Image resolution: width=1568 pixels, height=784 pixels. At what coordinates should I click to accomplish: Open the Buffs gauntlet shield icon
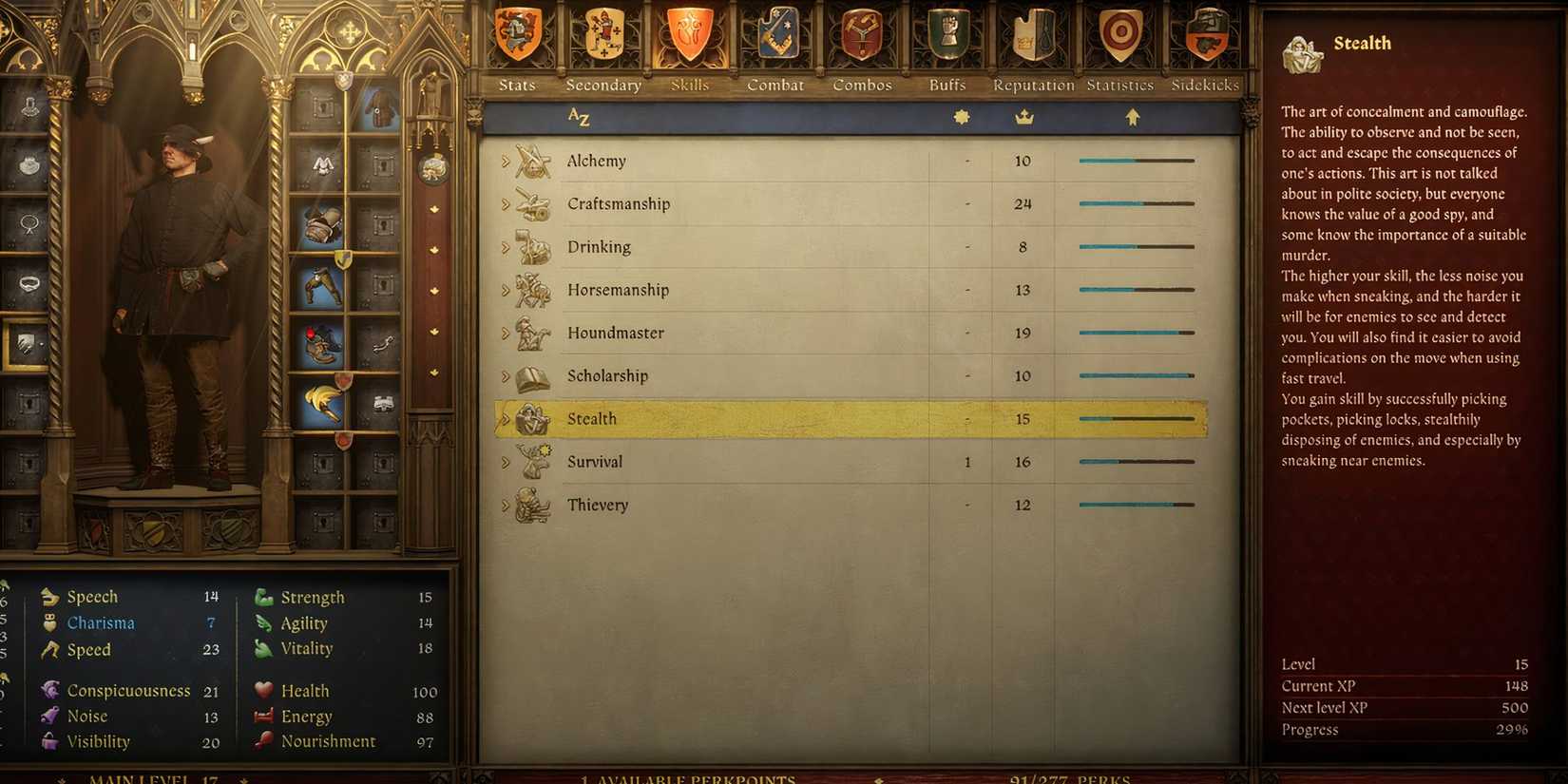coord(946,33)
